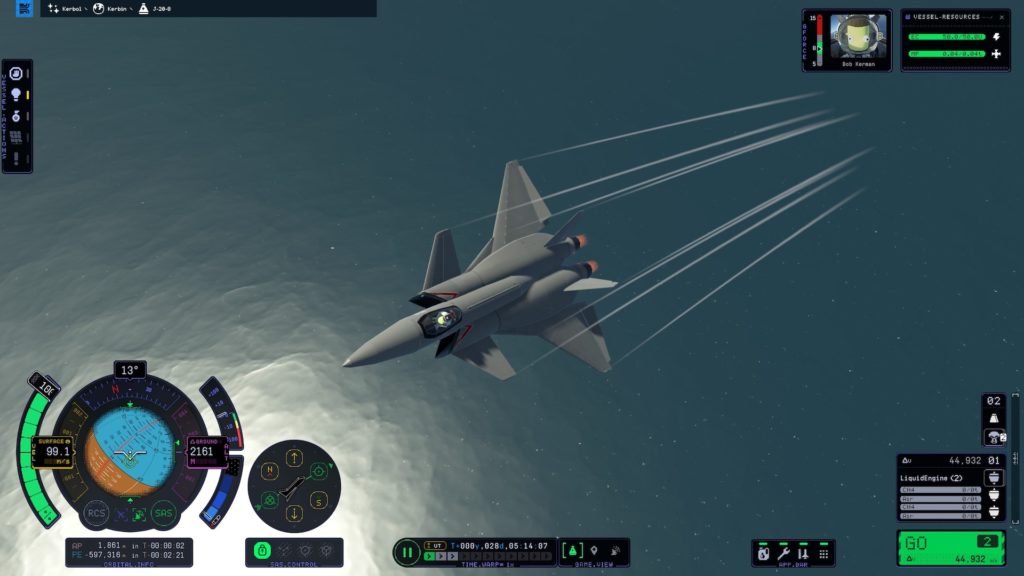Open the wrench tool in app bar
1024x576 pixels.
pyautogui.click(x=783, y=552)
